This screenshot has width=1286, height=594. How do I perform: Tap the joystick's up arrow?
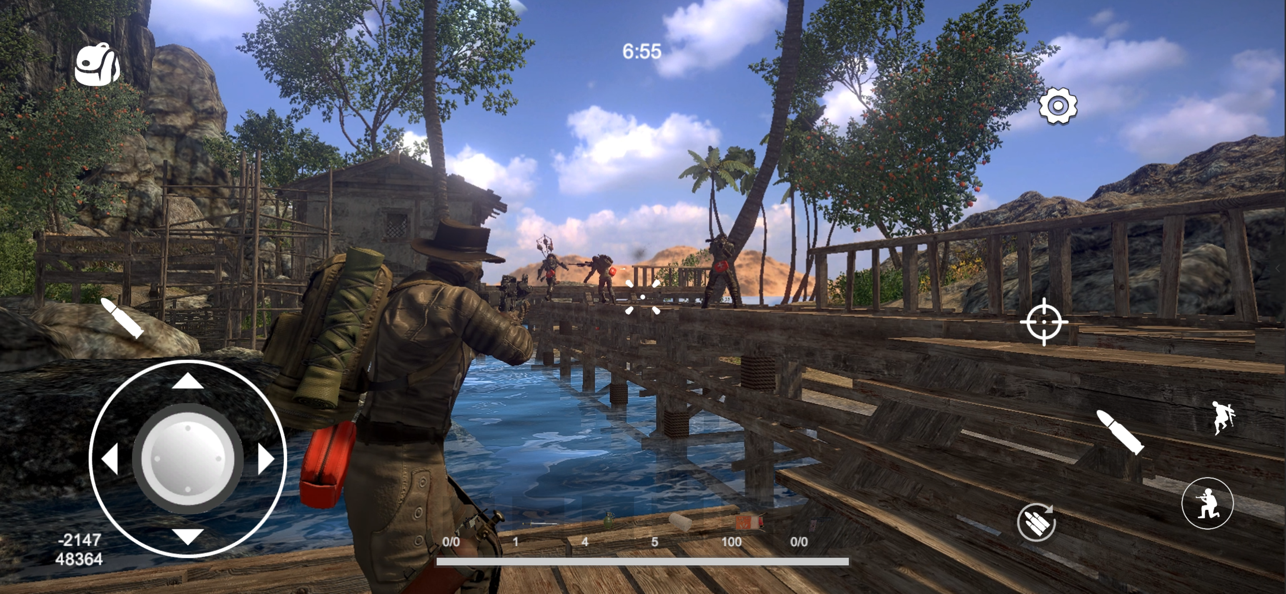188,381
